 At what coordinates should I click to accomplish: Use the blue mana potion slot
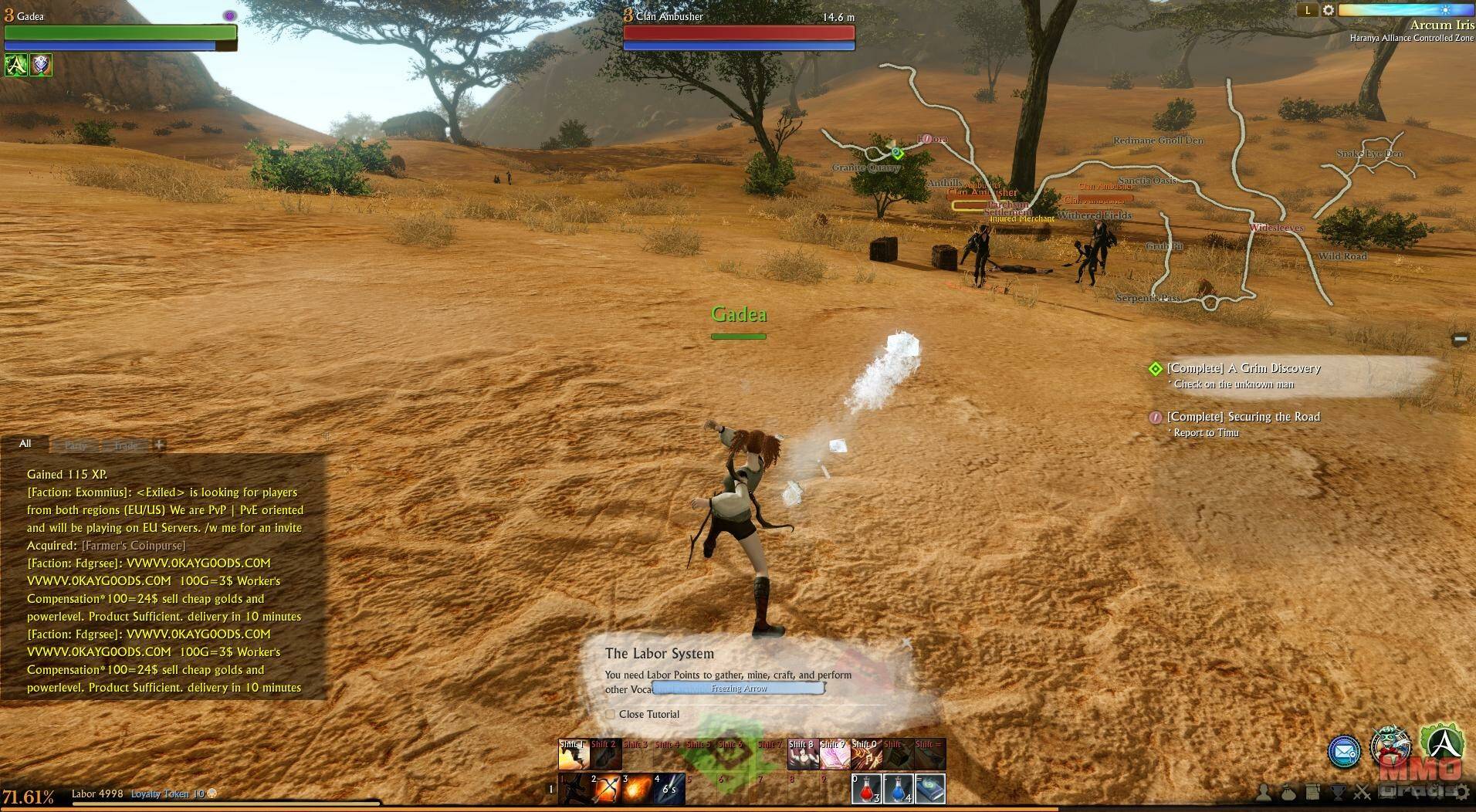pyautogui.click(x=898, y=789)
